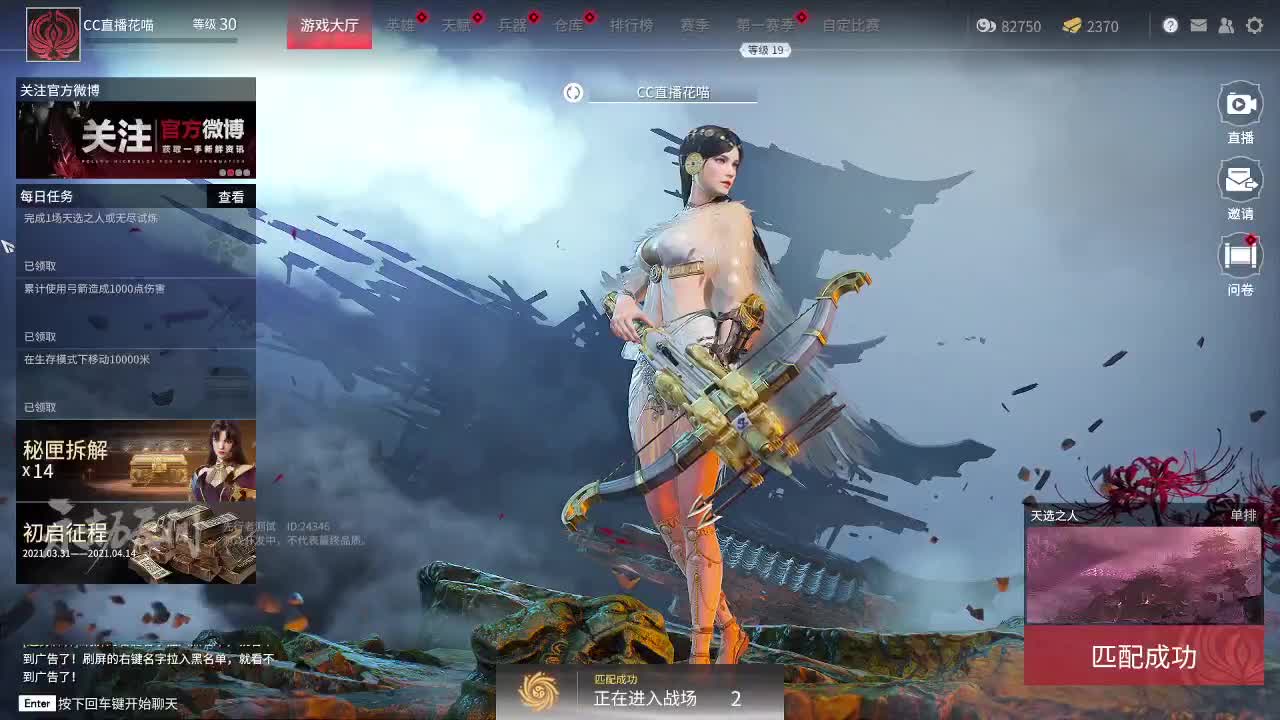Open the mail envelope icon
Image resolution: width=1280 pixels, height=720 pixels.
point(1198,25)
